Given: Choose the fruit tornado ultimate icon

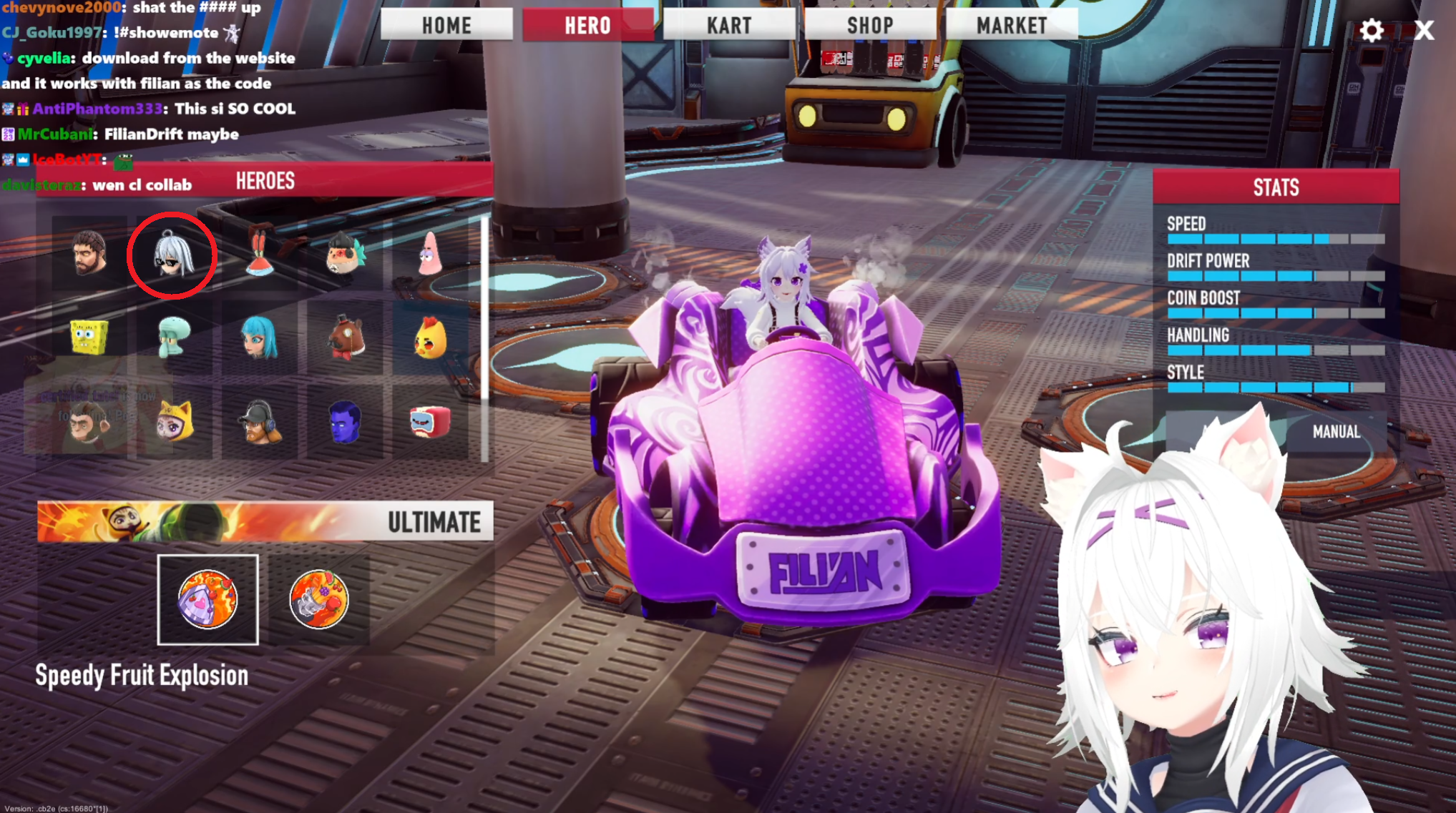Looking at the screenshot, I should [x=319, y=599].
